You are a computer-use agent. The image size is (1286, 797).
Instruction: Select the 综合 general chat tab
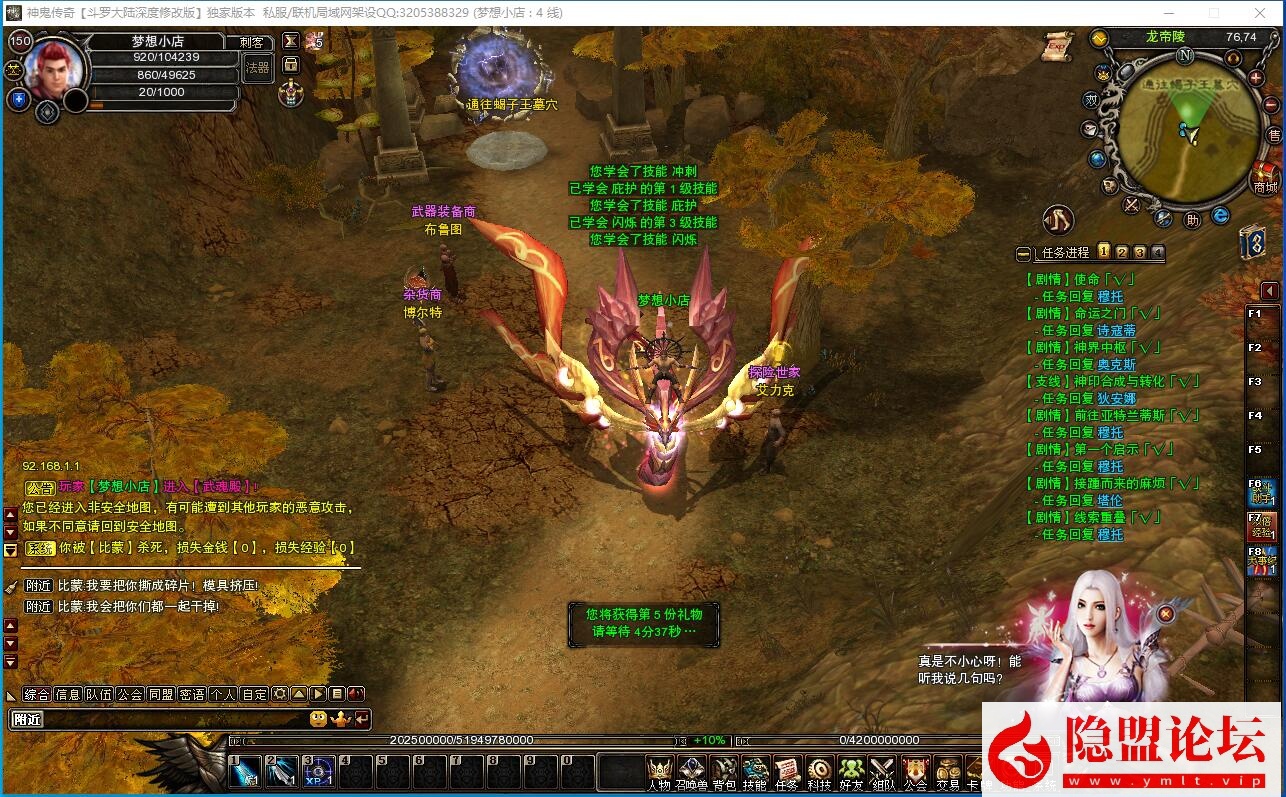click(x=37, y=694)
